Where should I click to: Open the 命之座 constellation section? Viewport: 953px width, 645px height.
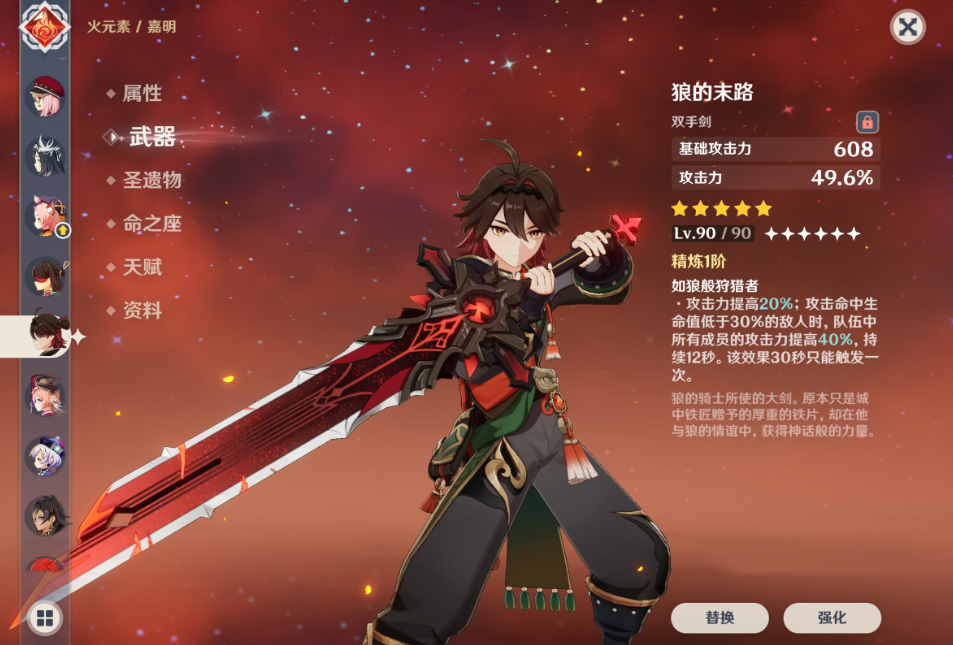pos(151,224)
